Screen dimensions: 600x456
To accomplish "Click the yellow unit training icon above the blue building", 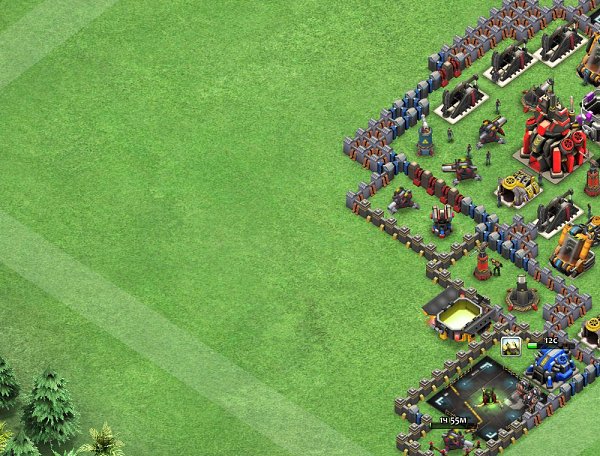I will click(511, 346).
